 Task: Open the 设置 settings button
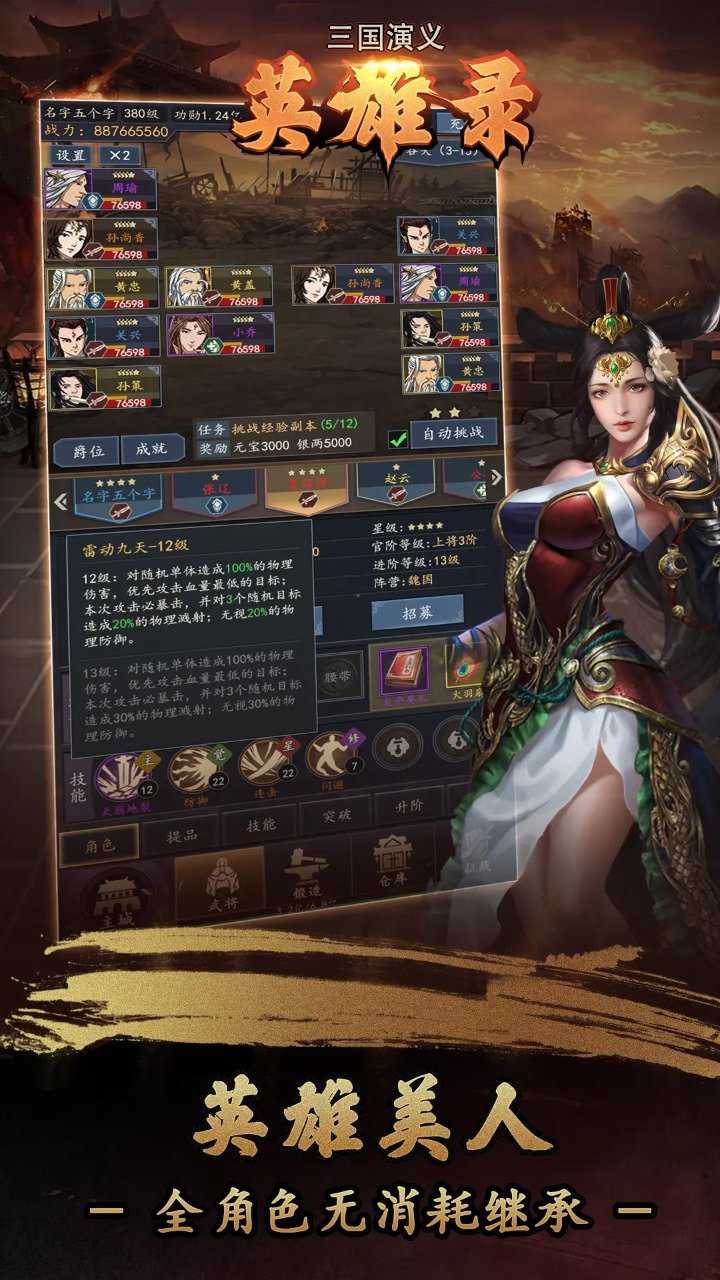pos(70,156)
